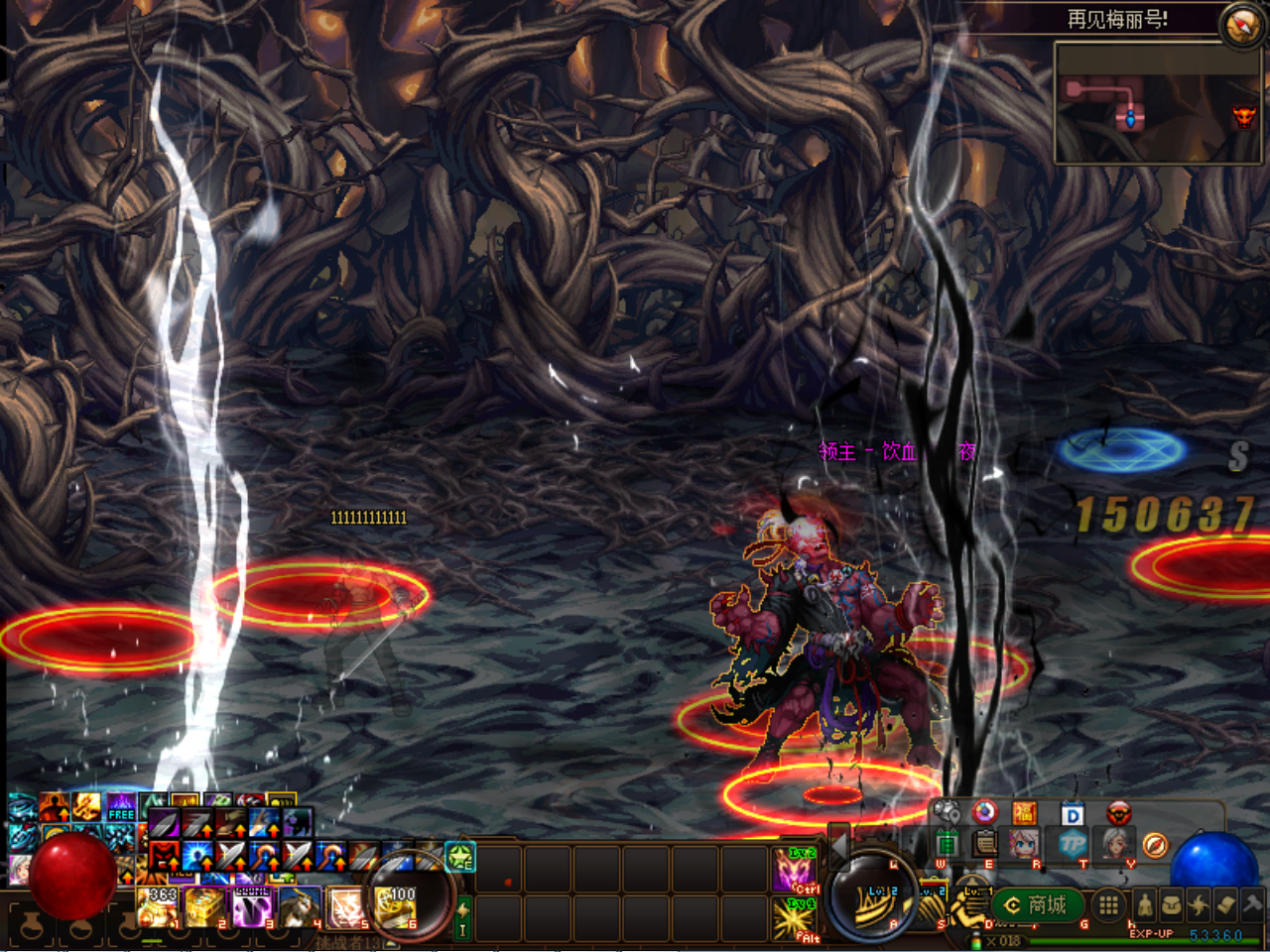Click the red demon face event icon
1270x952 pixels.
pos(1118,813)
